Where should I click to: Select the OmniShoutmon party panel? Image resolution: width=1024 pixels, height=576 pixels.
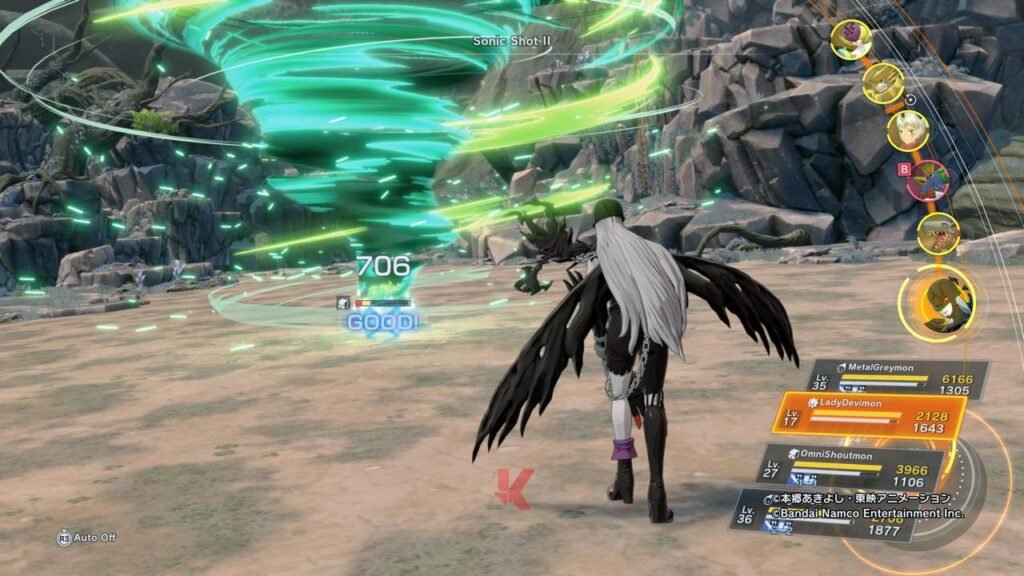click(x=852, y=467)
